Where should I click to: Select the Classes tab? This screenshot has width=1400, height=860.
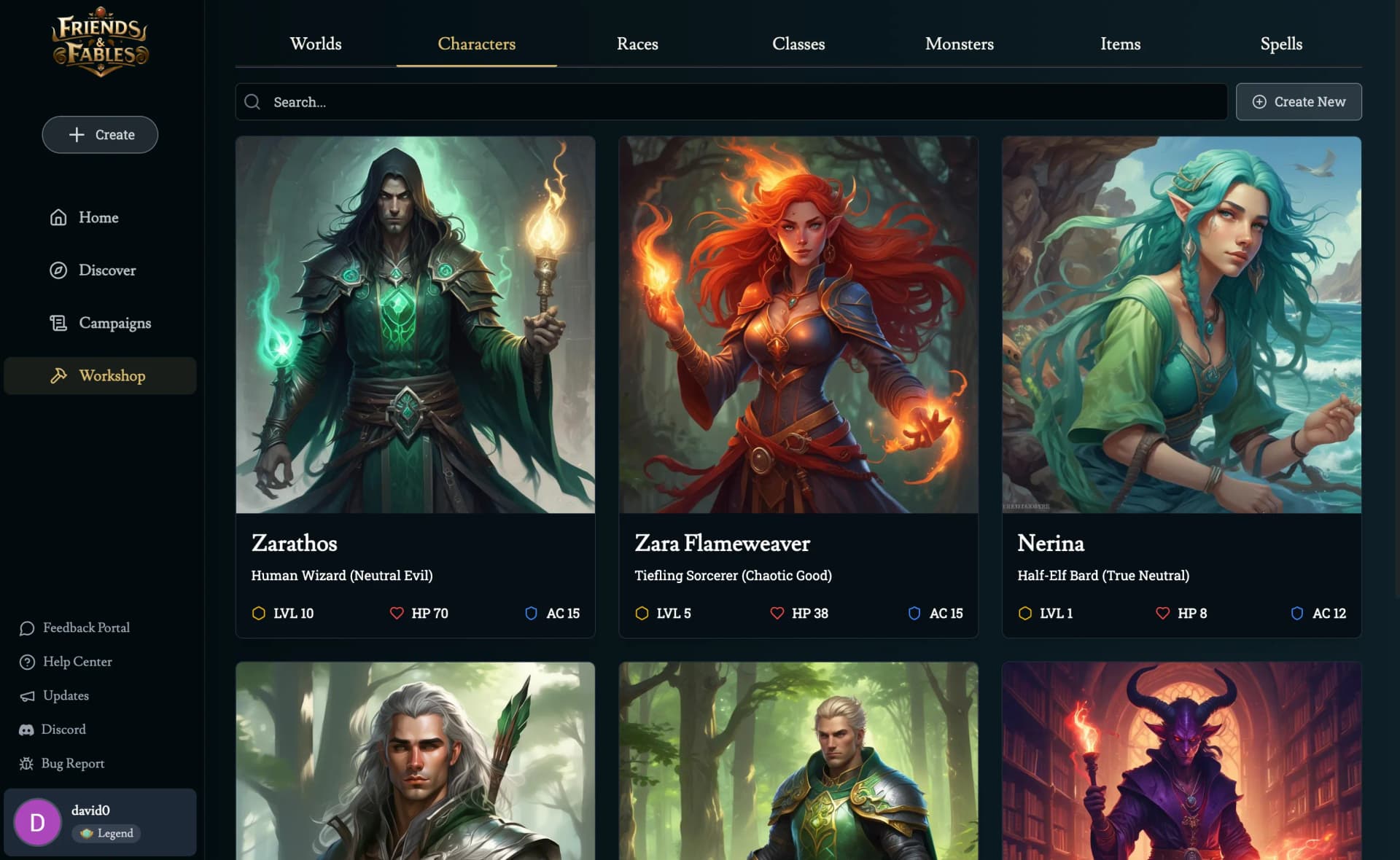tap(798, 44)
